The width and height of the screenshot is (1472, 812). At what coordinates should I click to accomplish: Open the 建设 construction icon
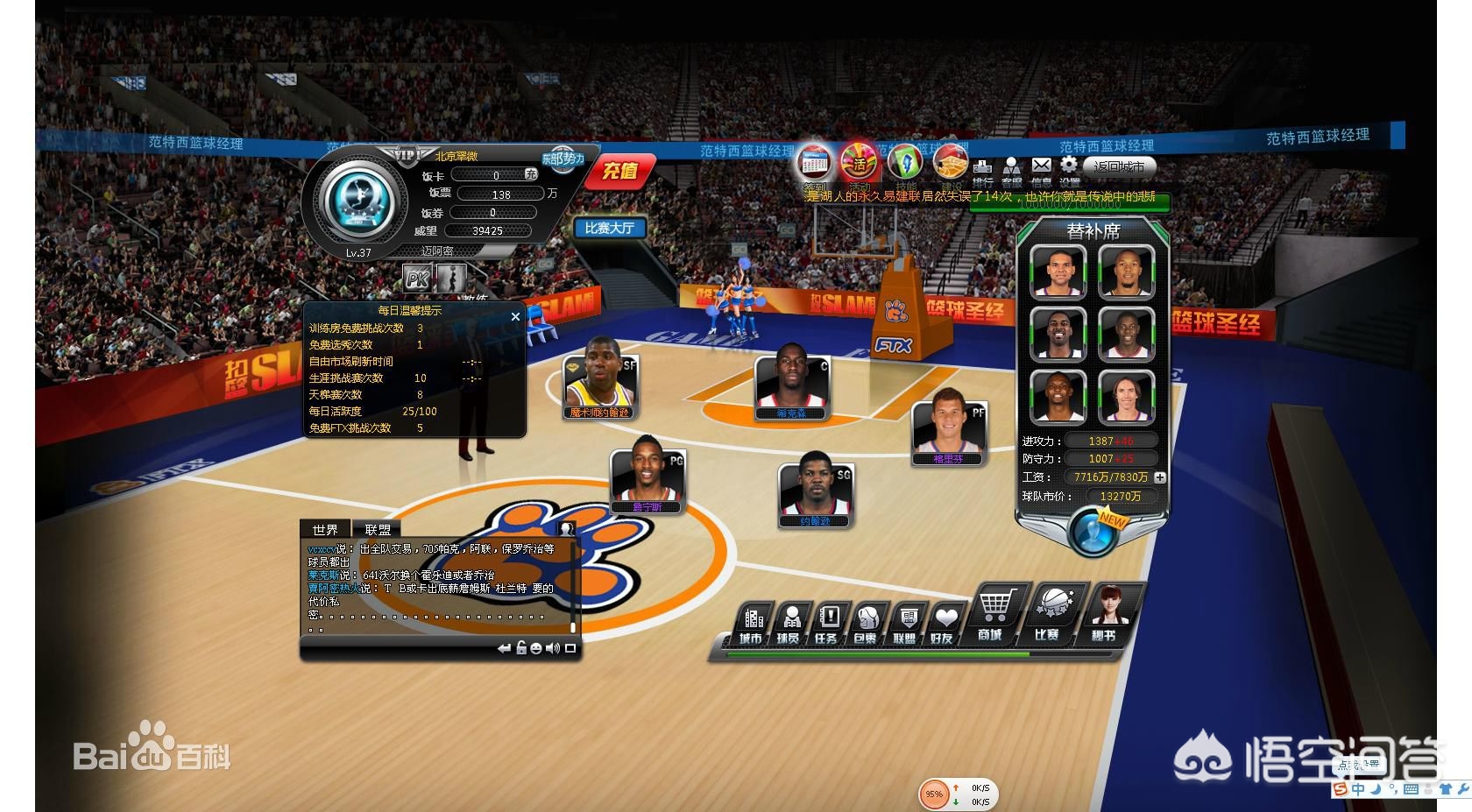(950, 163)
